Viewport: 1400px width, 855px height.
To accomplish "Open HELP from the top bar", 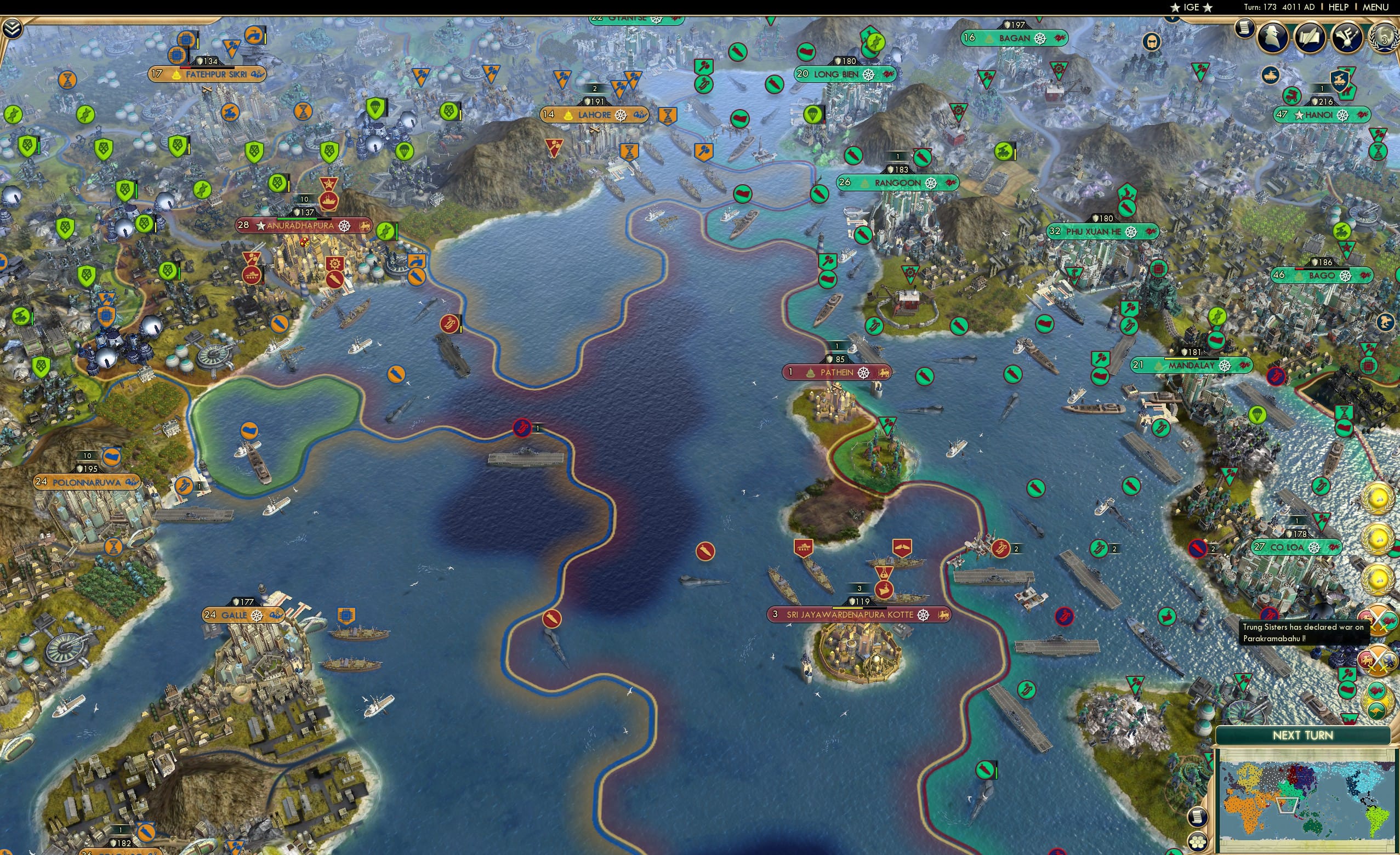I will click(1339, 7).
